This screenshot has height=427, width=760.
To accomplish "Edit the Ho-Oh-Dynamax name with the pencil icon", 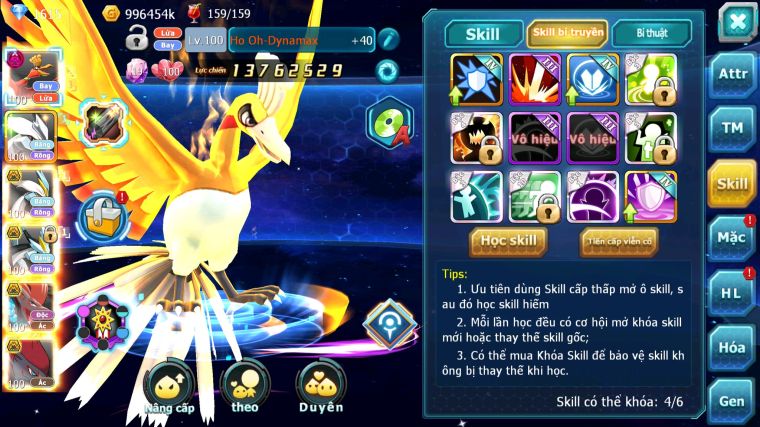I will [x=389, y=39].
